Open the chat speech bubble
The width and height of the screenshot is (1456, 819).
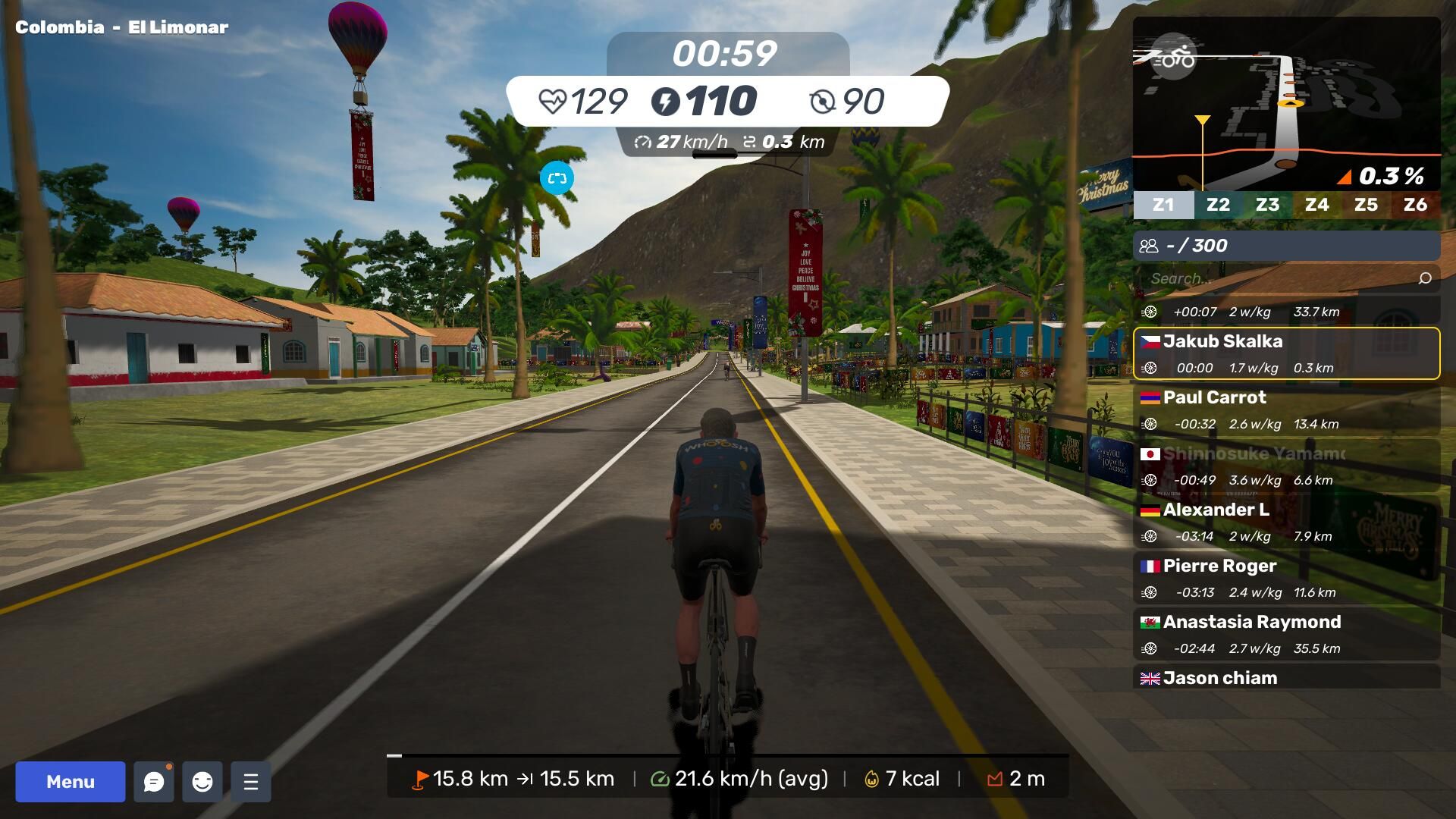154,782
